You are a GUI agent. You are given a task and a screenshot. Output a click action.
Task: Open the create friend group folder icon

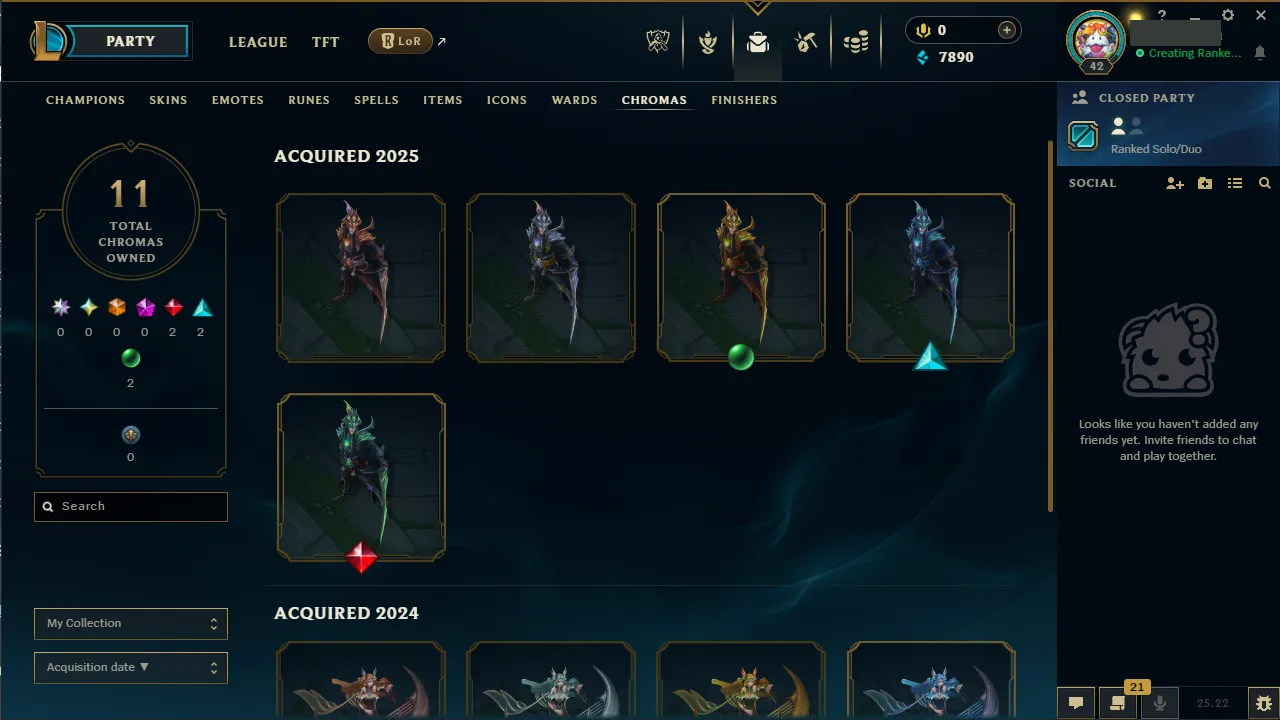tap(1204, 183)
